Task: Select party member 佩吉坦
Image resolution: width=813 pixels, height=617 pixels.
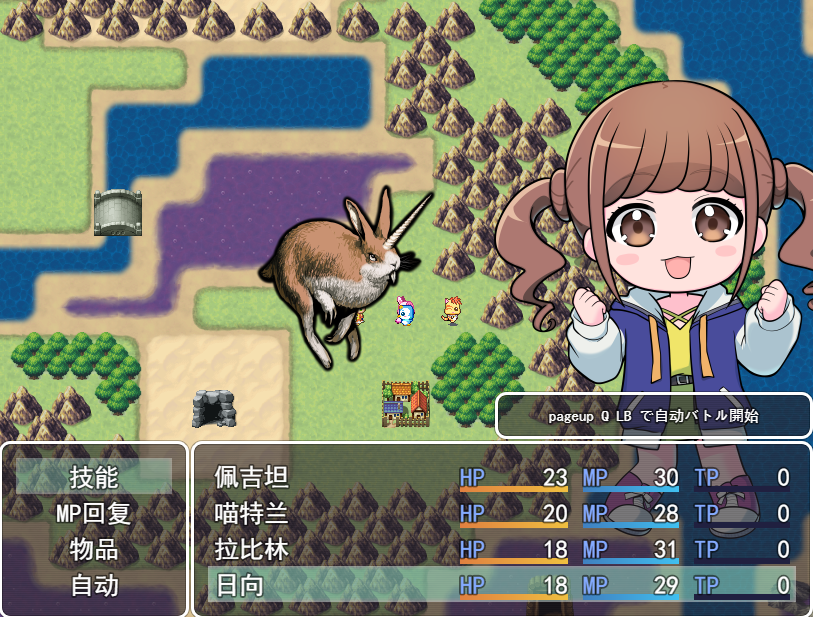Action: [252, 478]
